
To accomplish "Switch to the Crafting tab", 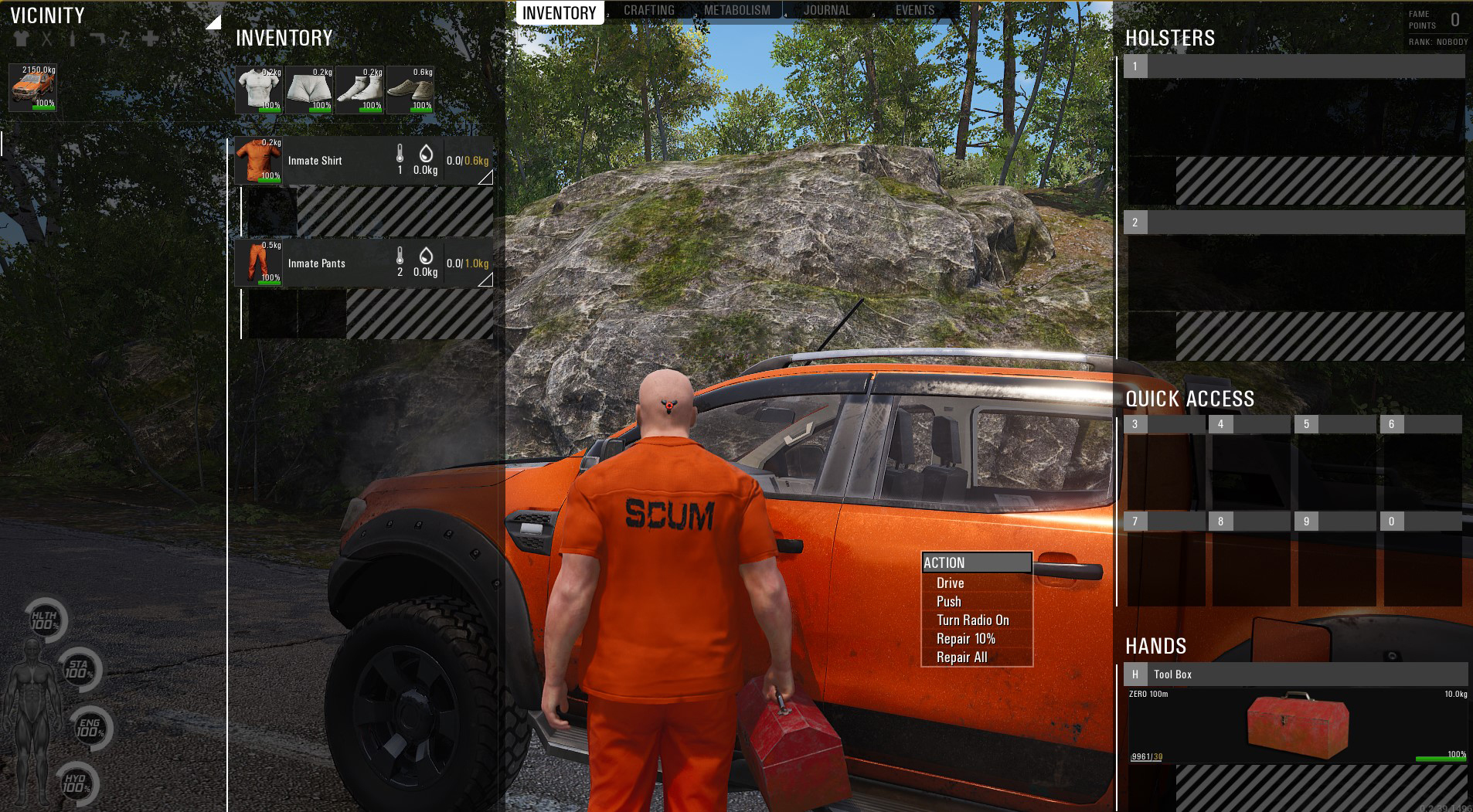I will 648,11.
